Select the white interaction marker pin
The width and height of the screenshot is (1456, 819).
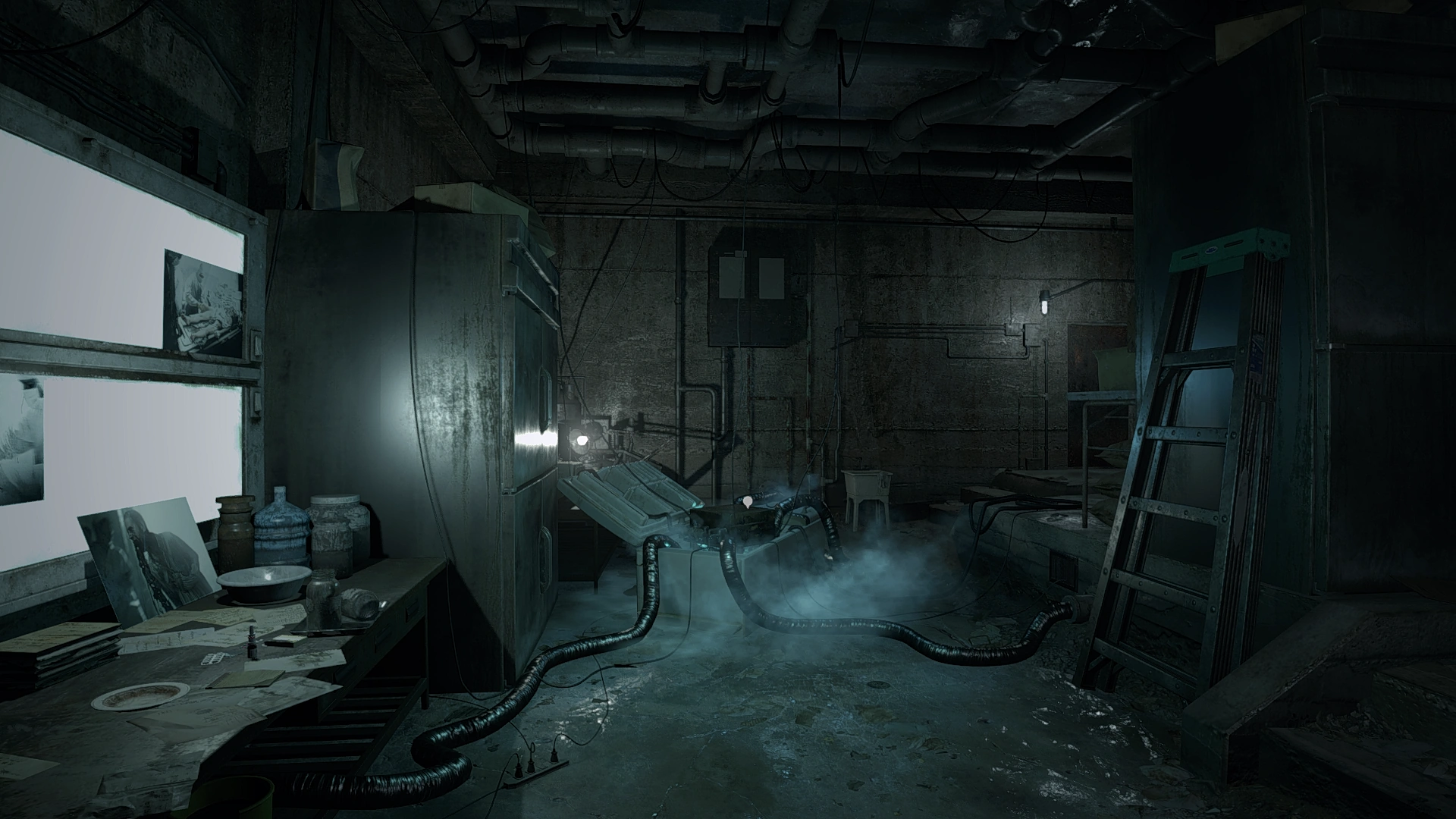[749, 500]
